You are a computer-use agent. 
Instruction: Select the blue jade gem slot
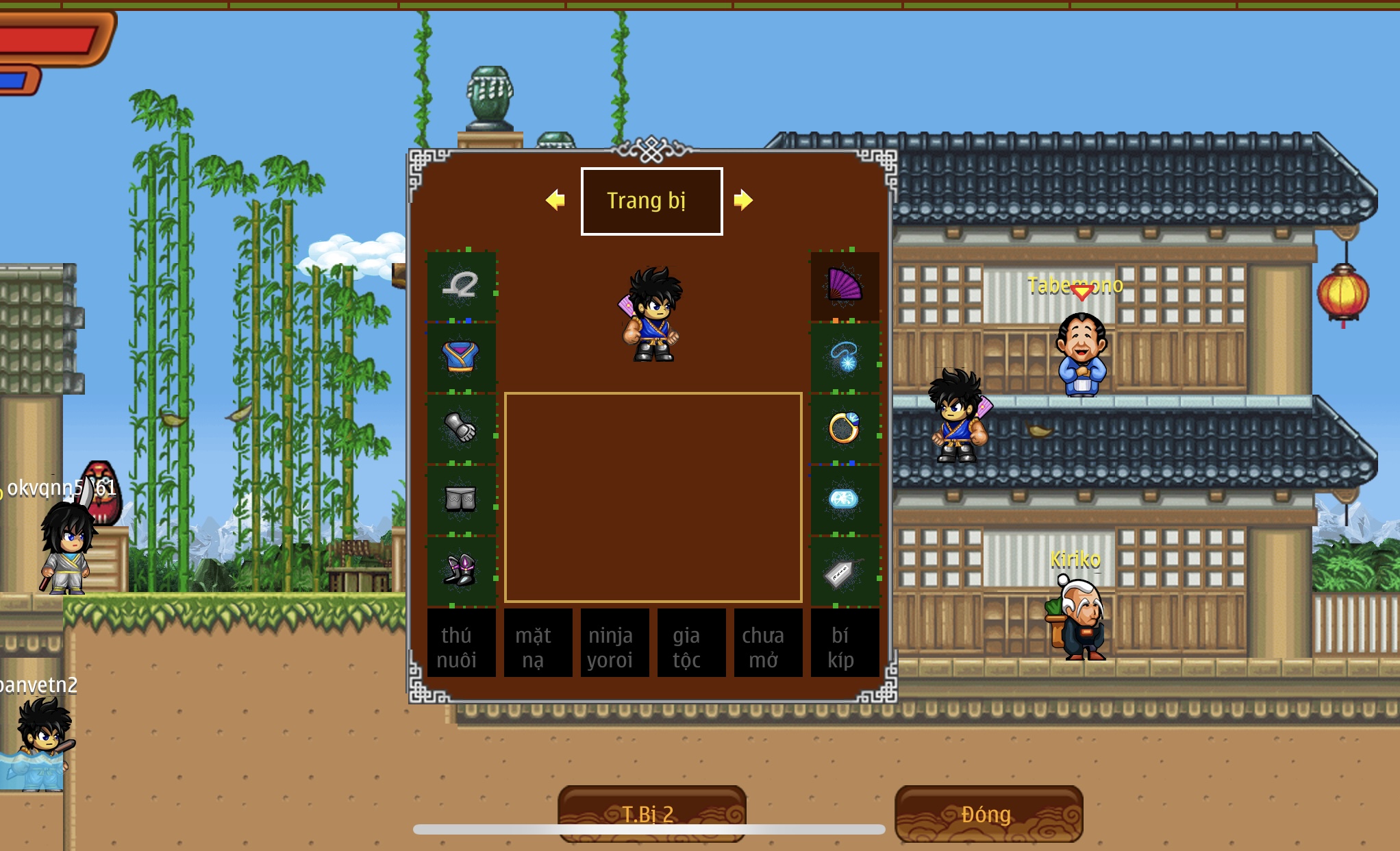(x=845, y=500)
